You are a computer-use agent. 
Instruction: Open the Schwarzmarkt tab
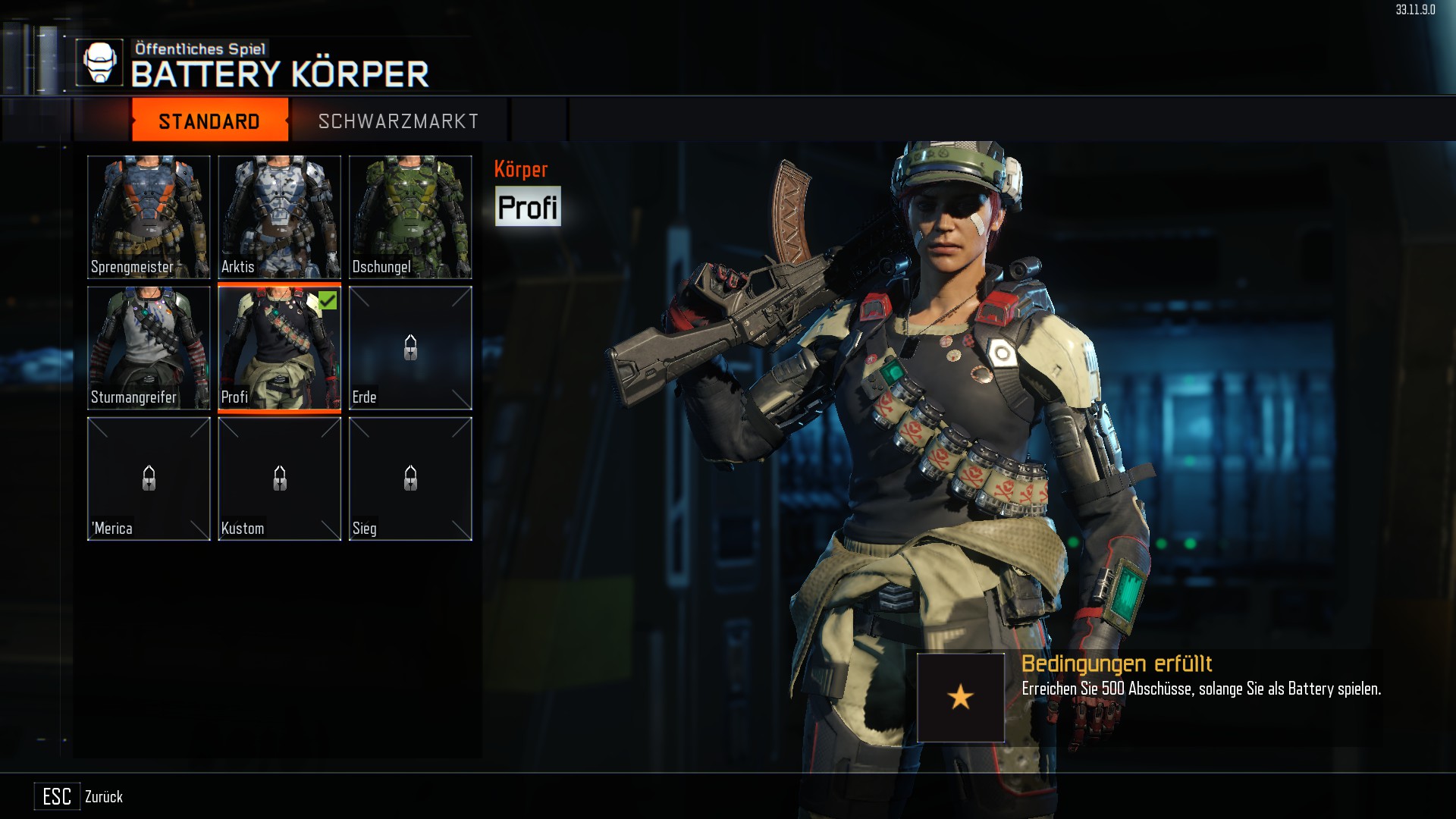398,121
